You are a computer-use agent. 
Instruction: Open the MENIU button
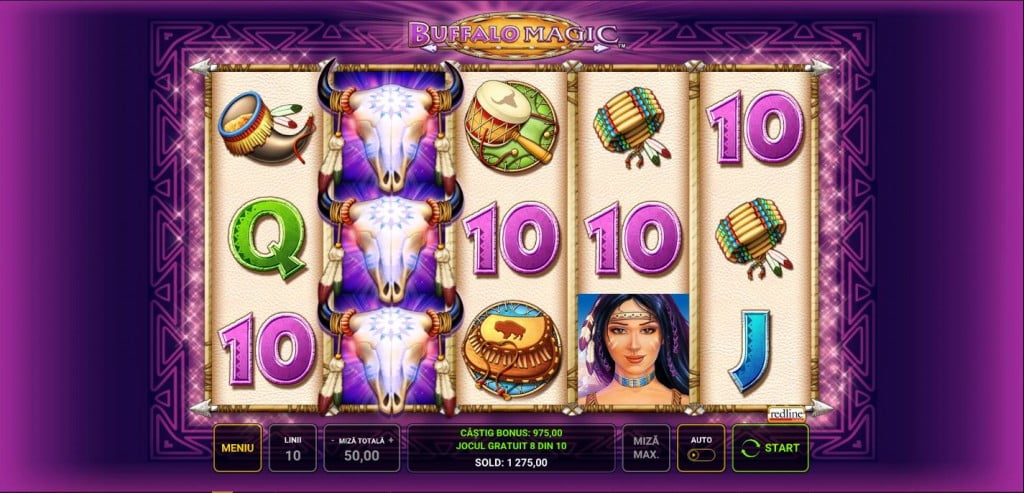(x=237, y=448)
